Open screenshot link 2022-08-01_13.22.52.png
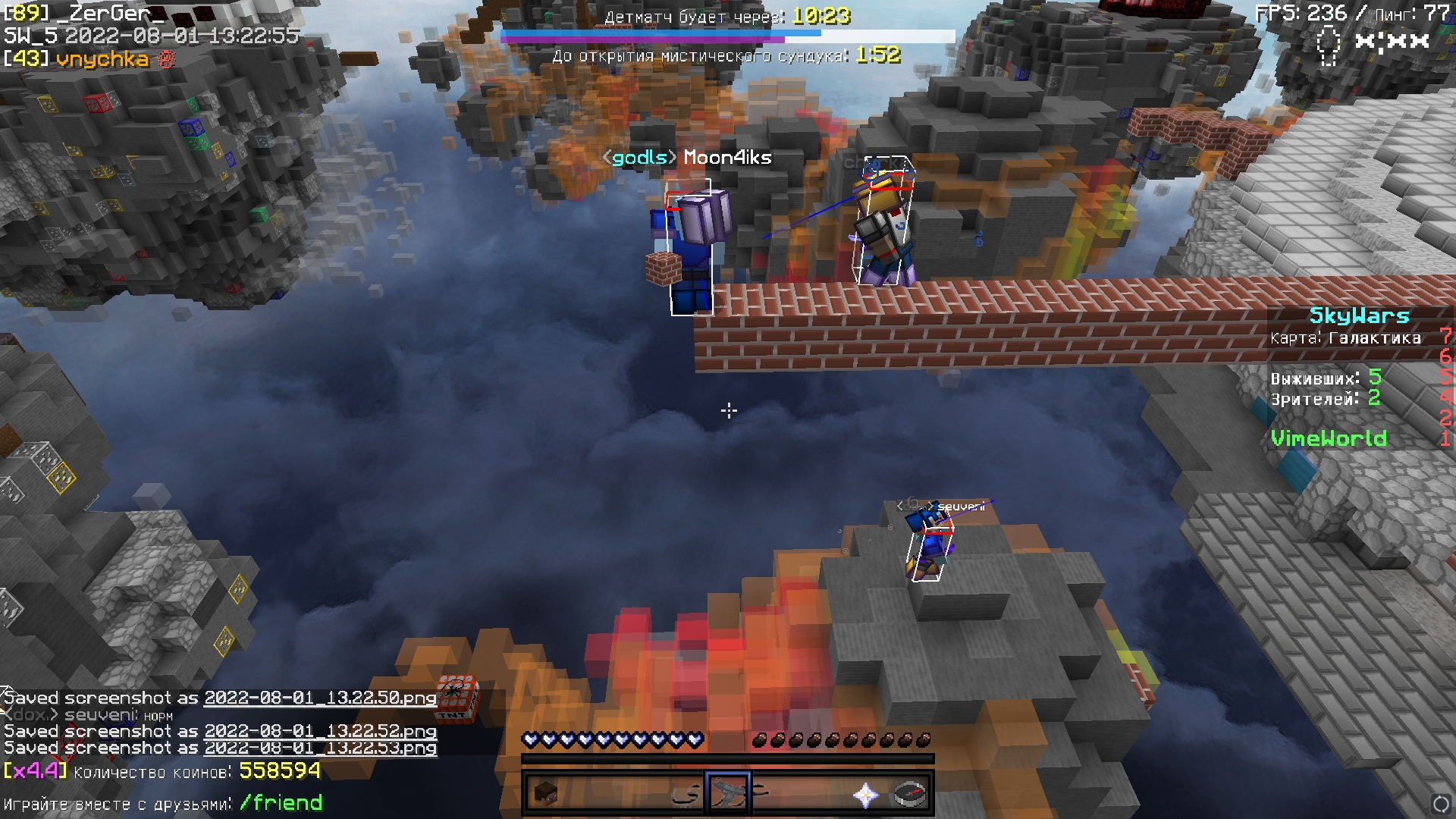Image resolution: width=1456 pixels, height=819 pixels. [320, 731]
